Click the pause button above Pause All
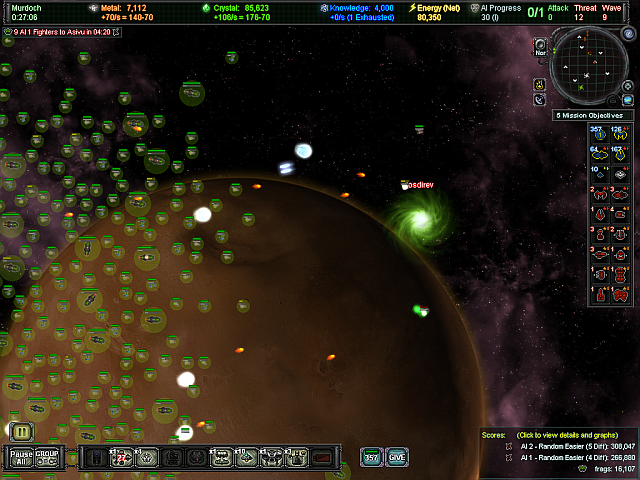The height and width of the screenshot is (480, 640). click(22, 431)
